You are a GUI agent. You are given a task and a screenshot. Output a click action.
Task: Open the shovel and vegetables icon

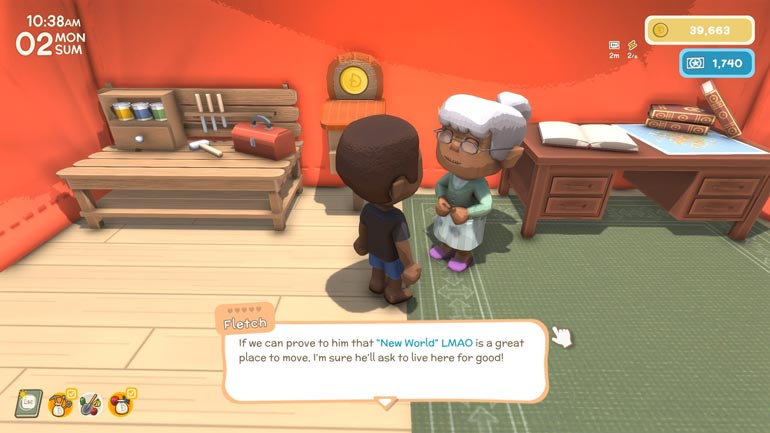90,404
